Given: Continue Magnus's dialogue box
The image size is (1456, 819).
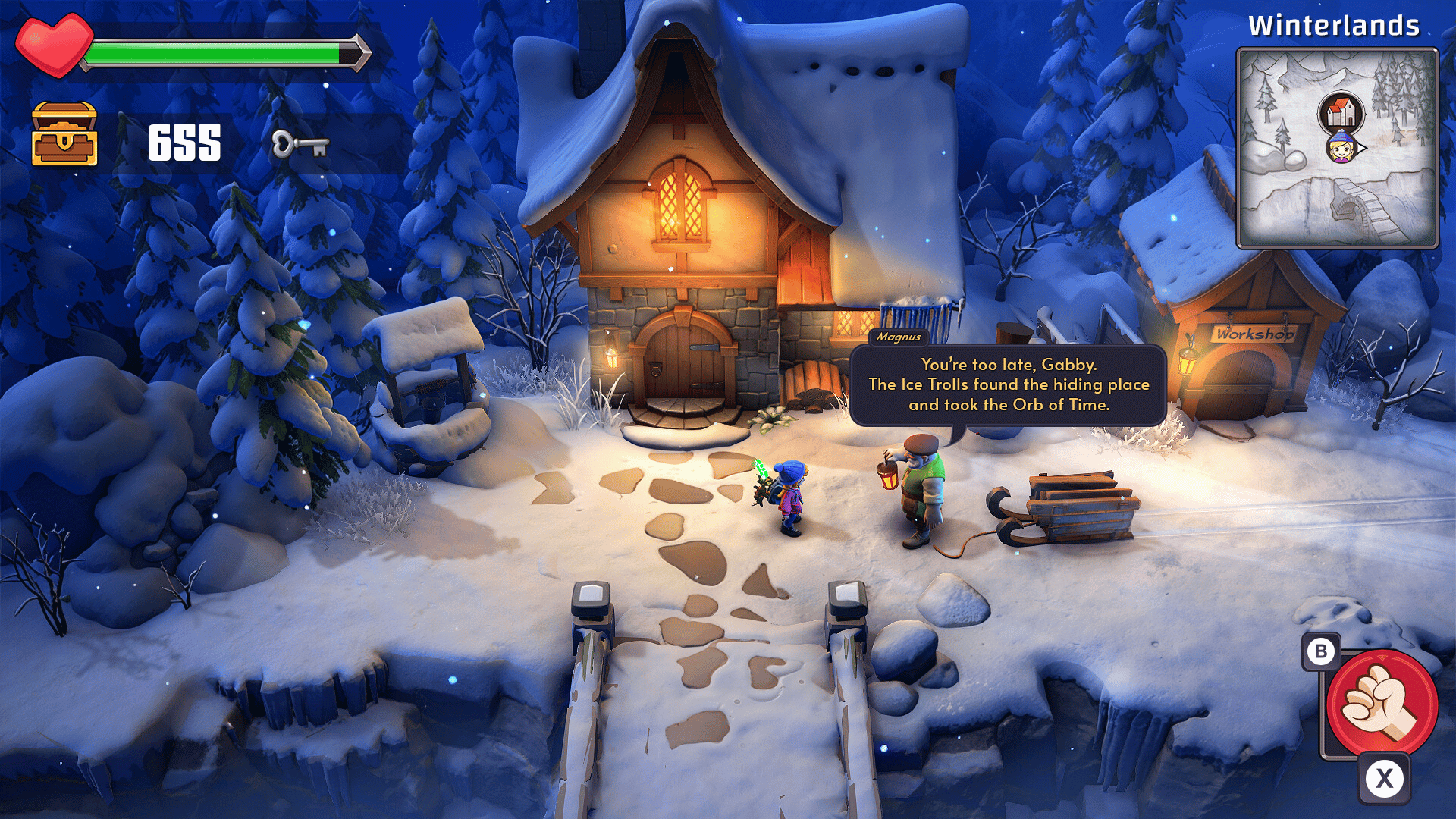Looking at the screenshot, I should point(1008,385).
